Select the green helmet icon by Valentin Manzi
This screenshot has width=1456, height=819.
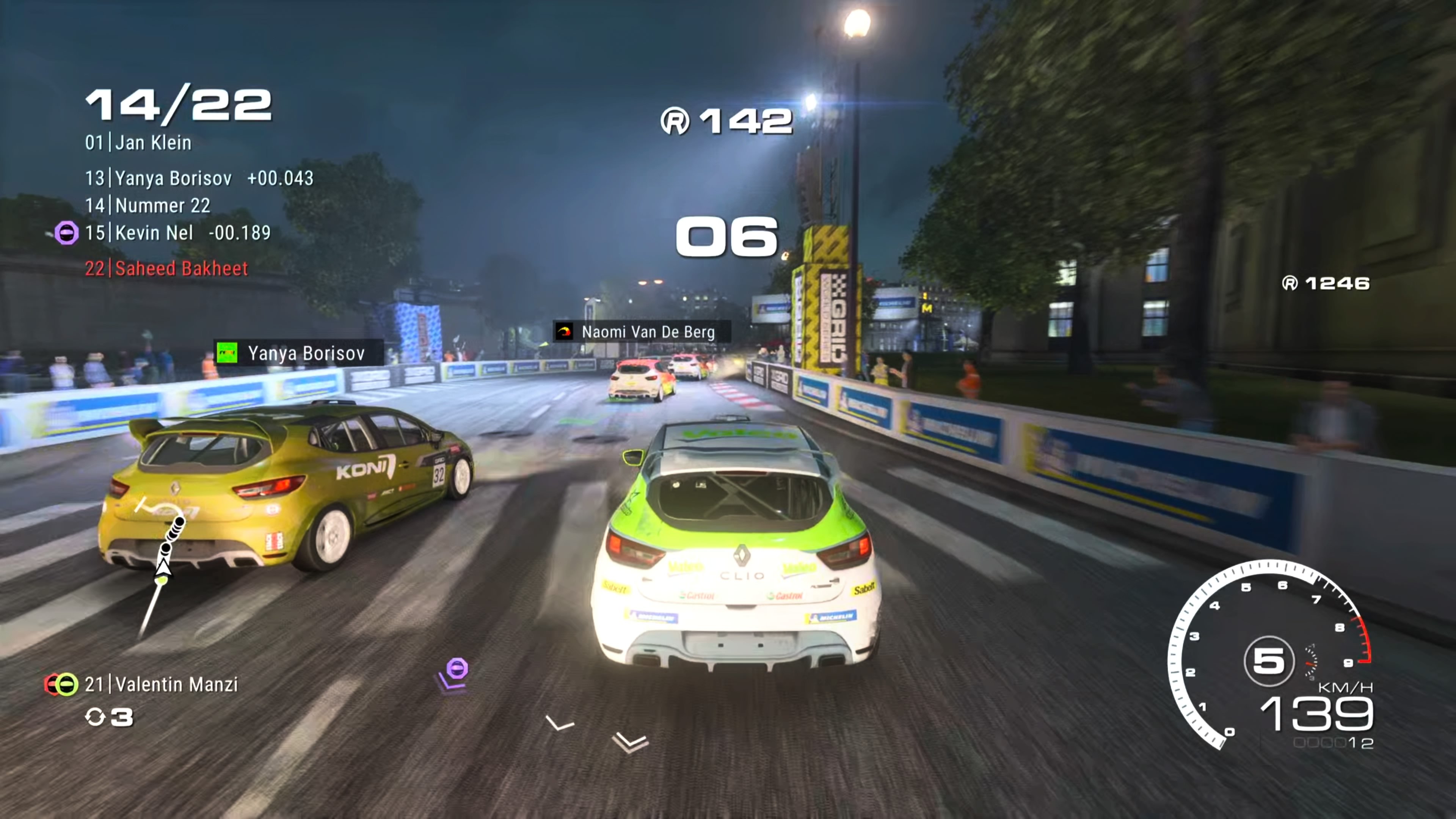coord(68,684)
